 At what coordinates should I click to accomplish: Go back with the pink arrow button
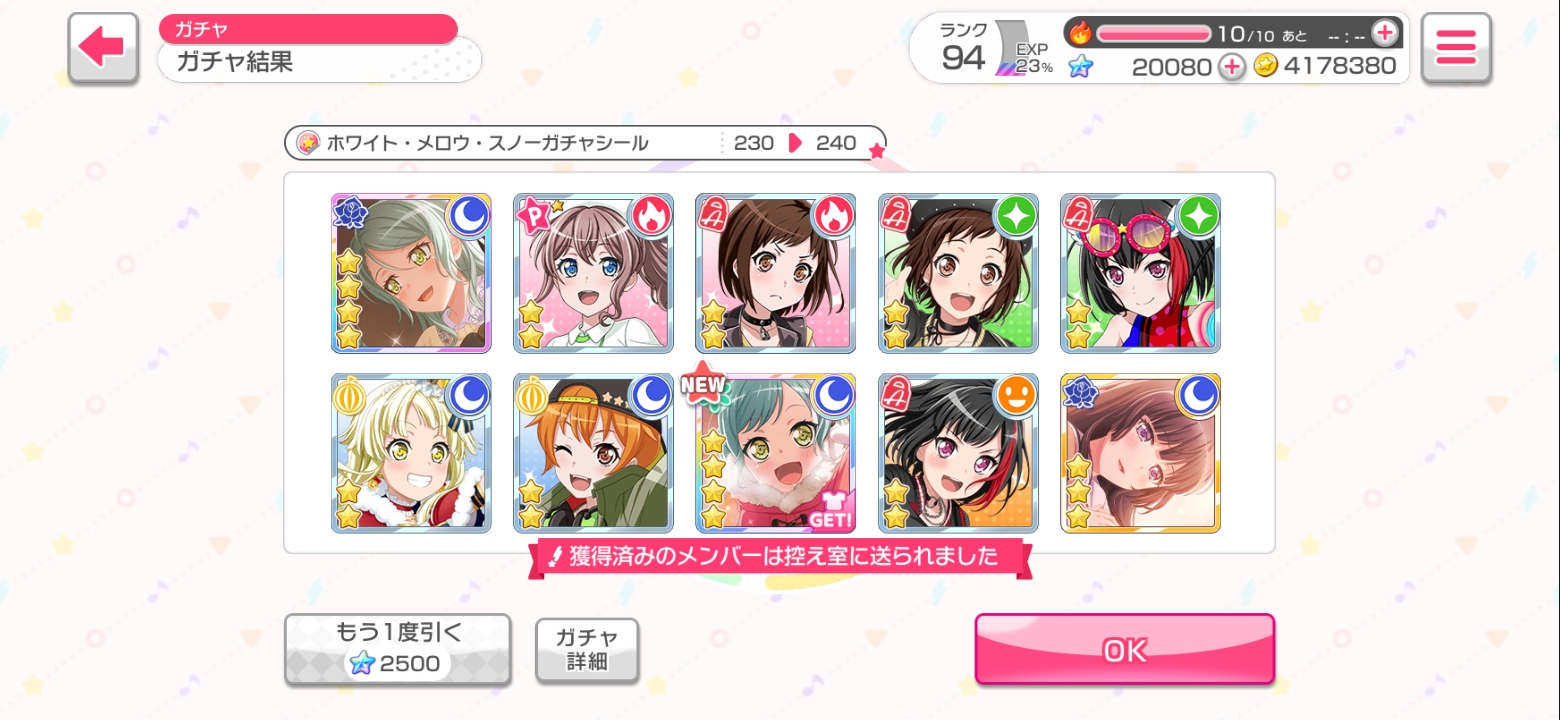click(x=102, y=48)
